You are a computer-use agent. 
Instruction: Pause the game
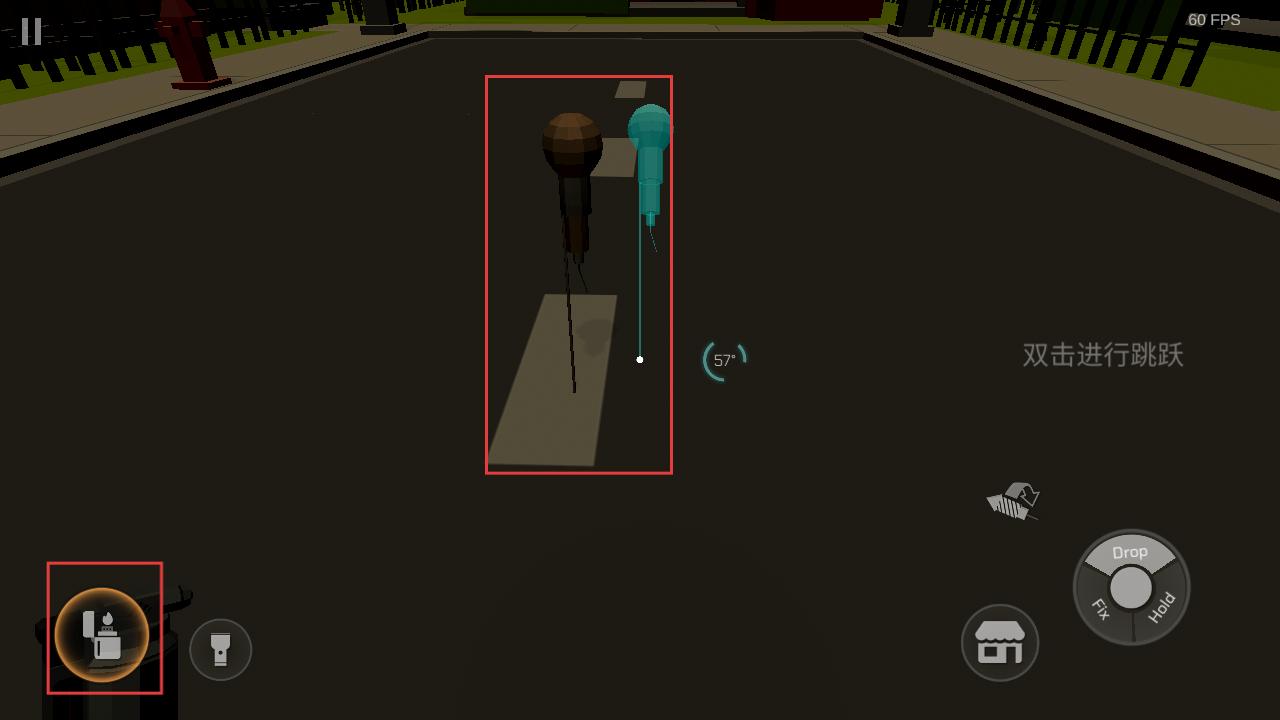32,31
